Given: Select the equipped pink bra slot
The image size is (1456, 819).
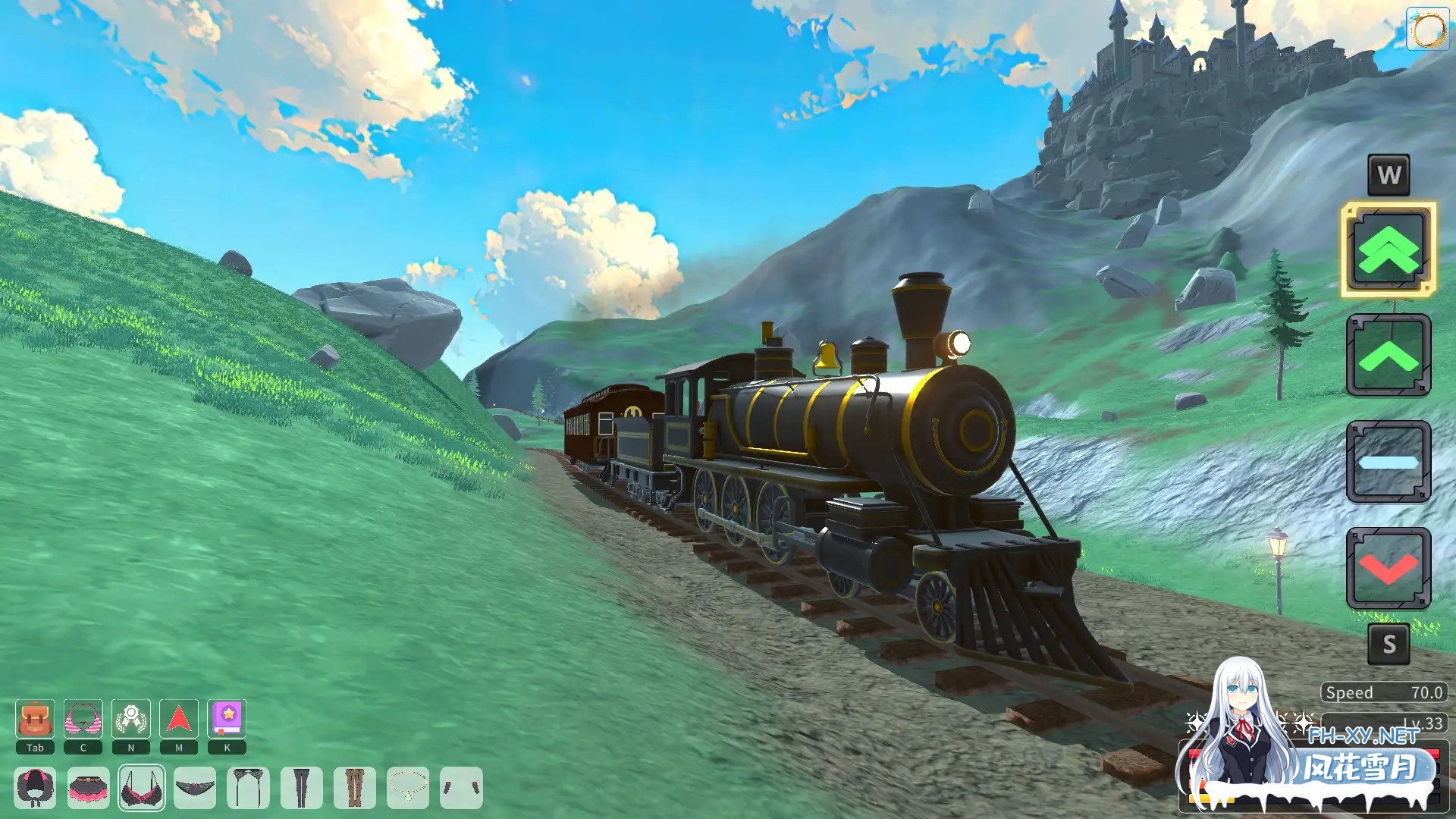Looking at the screenshot, I should (x=141, y=788).
